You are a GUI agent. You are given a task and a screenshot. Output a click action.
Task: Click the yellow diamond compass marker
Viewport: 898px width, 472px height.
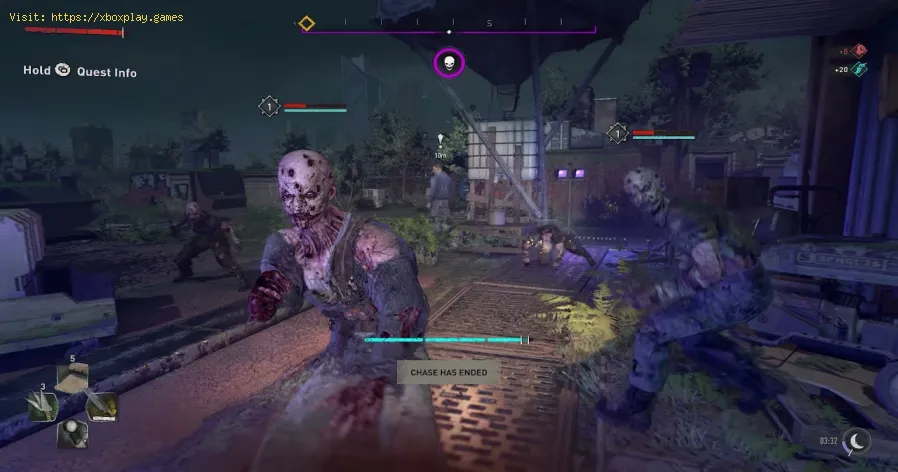(307, 23)
